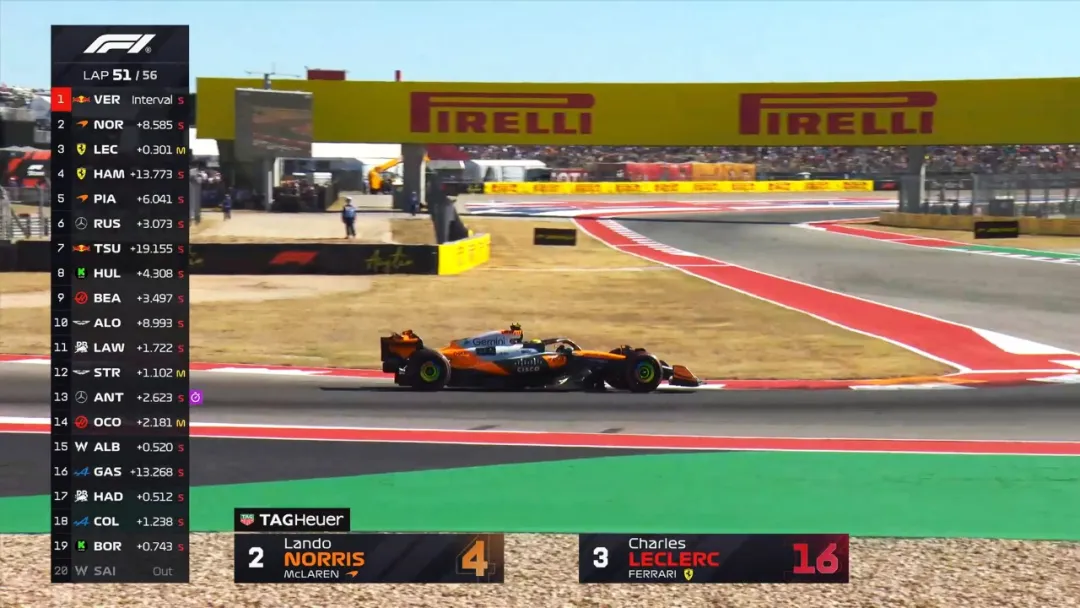Select ANT row in timing tower
1080x608 pixels.
tap(120, 397)
